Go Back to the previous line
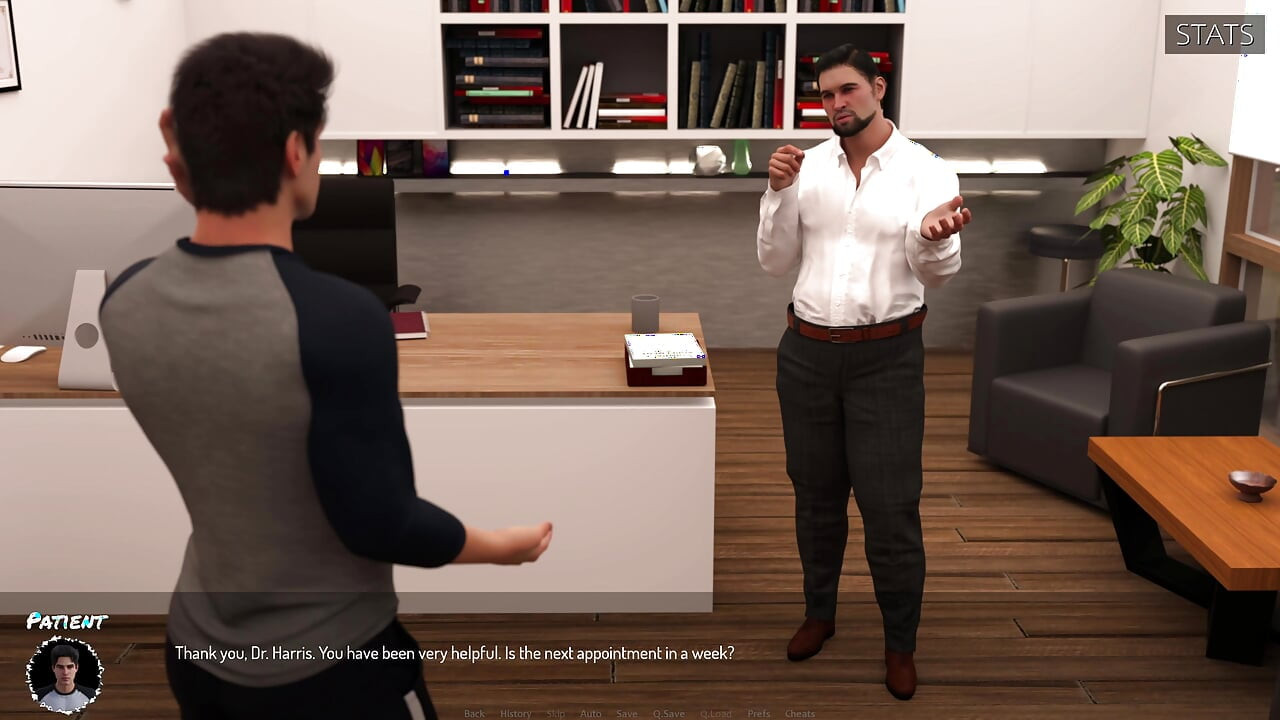Image resolution: width=1280 pixels, height=720 pixels. click(474, 713)
